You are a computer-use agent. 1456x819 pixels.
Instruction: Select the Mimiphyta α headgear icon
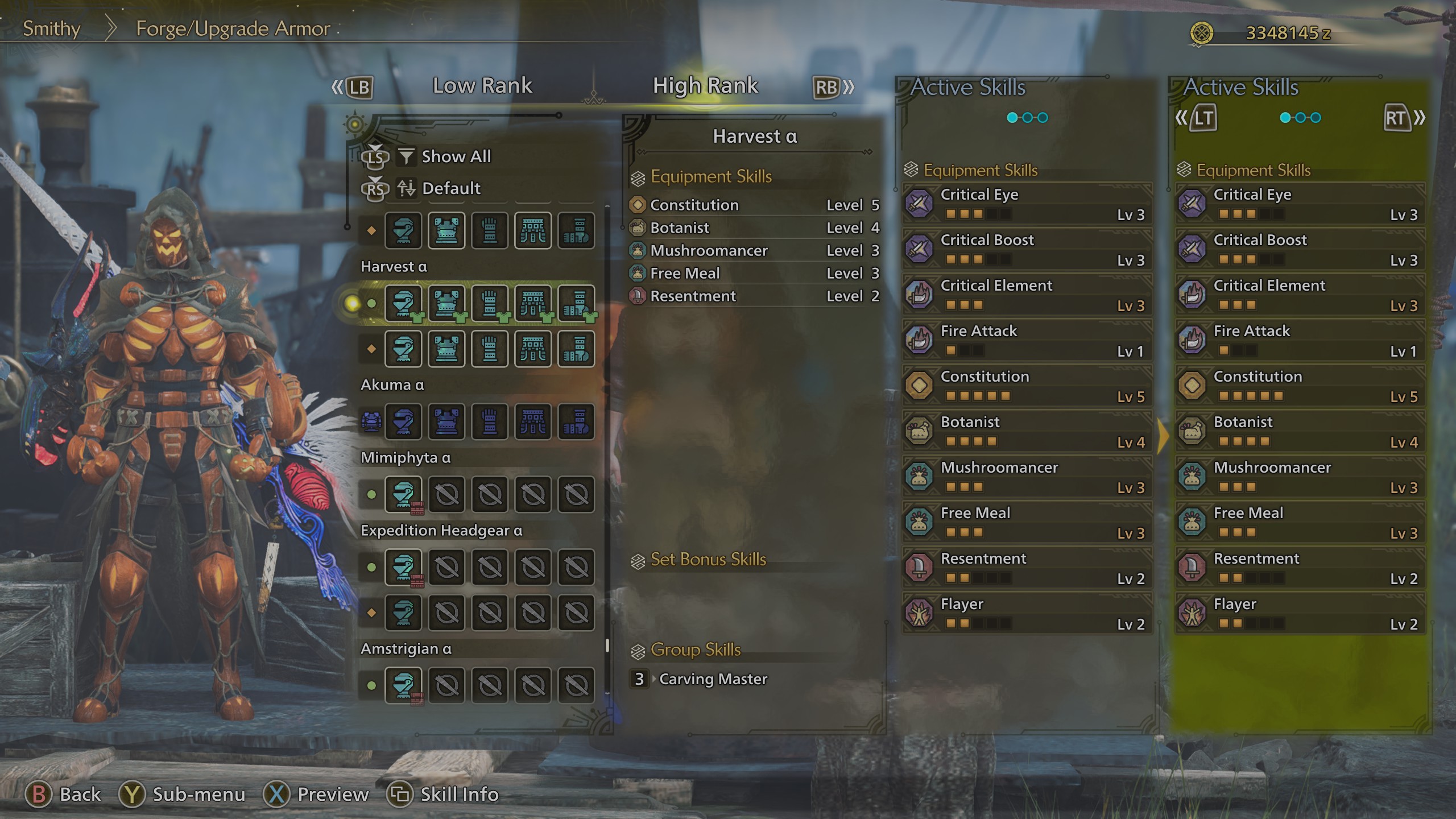coord(403,494)
